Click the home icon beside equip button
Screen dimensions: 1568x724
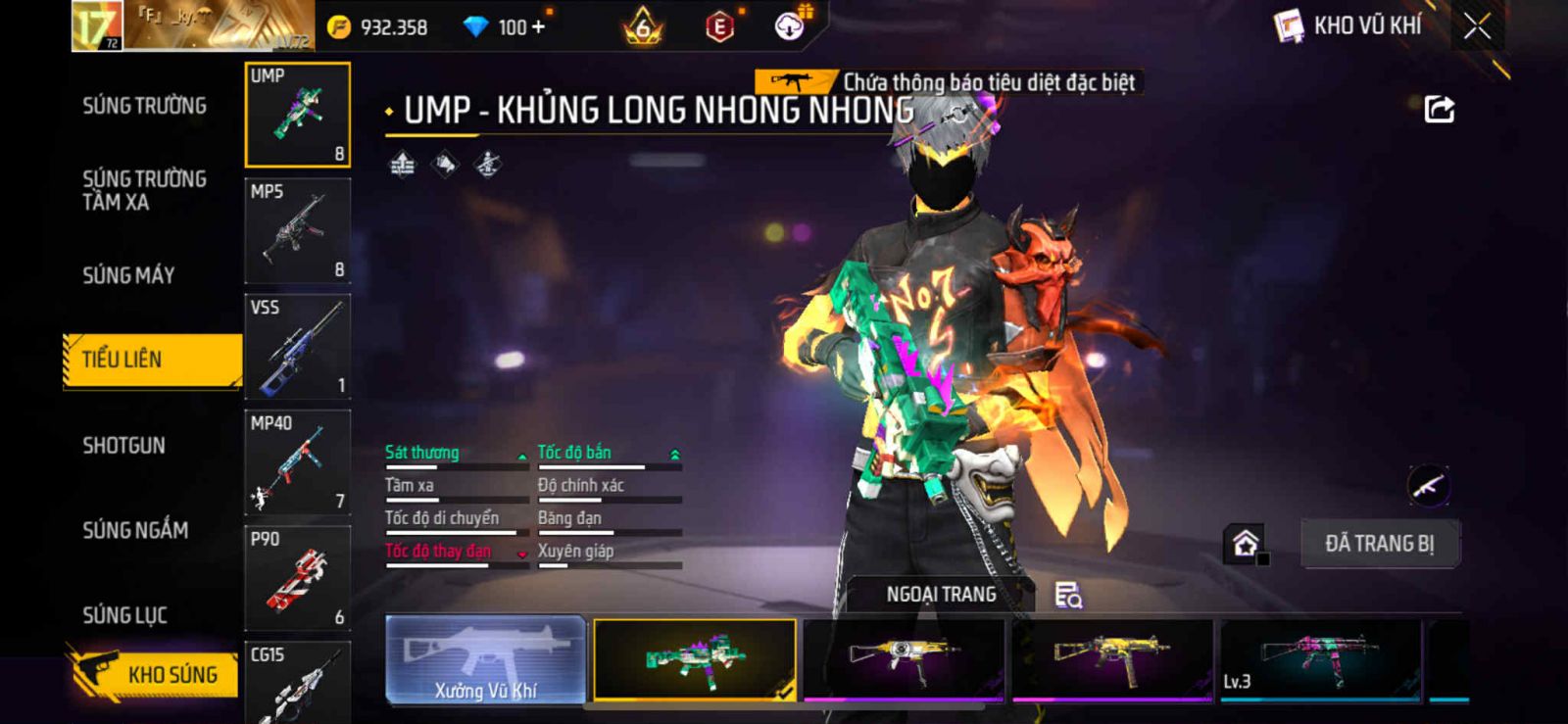point(1246,544)
